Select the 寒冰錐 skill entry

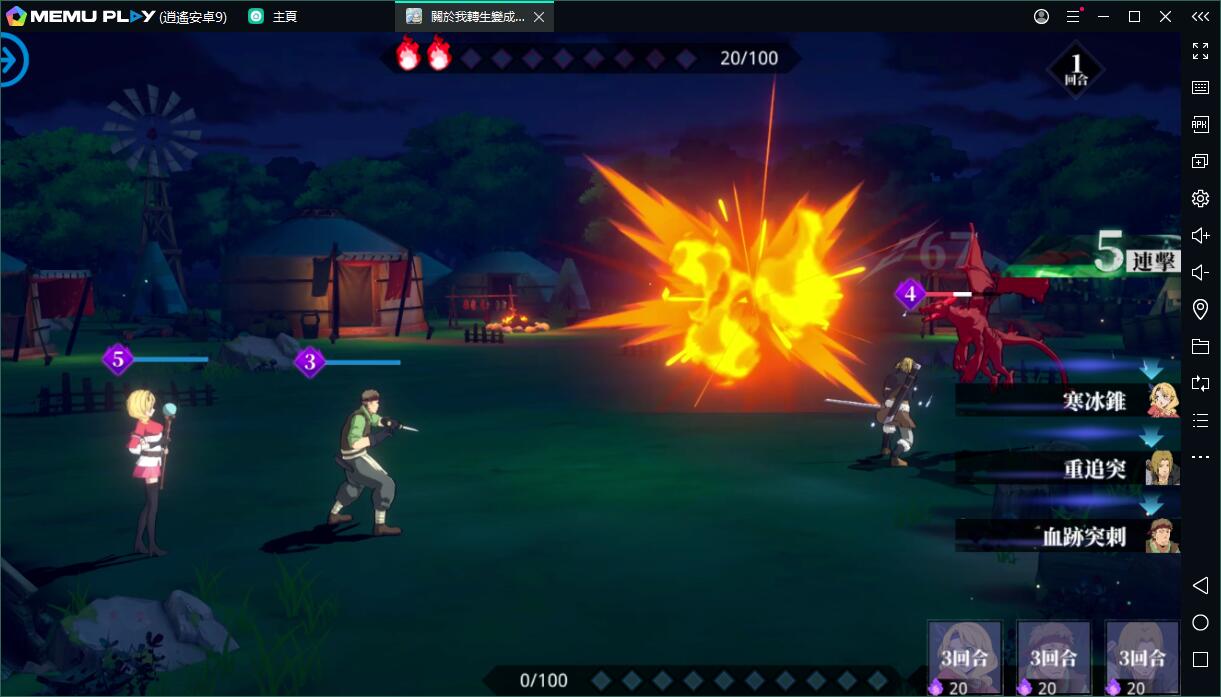pyautogui.click(x=1067, y=400)
